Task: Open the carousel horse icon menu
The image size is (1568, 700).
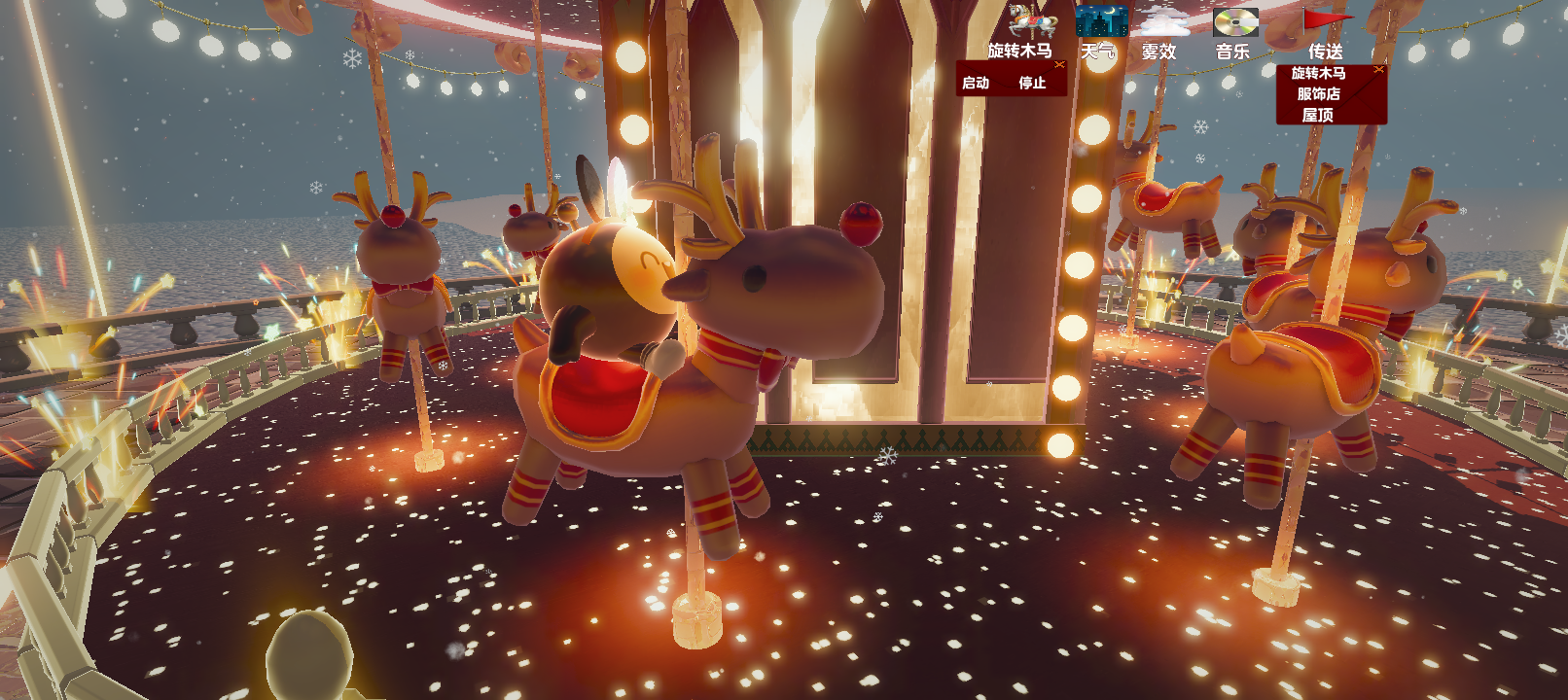Action: click(x=1031, y=21)
